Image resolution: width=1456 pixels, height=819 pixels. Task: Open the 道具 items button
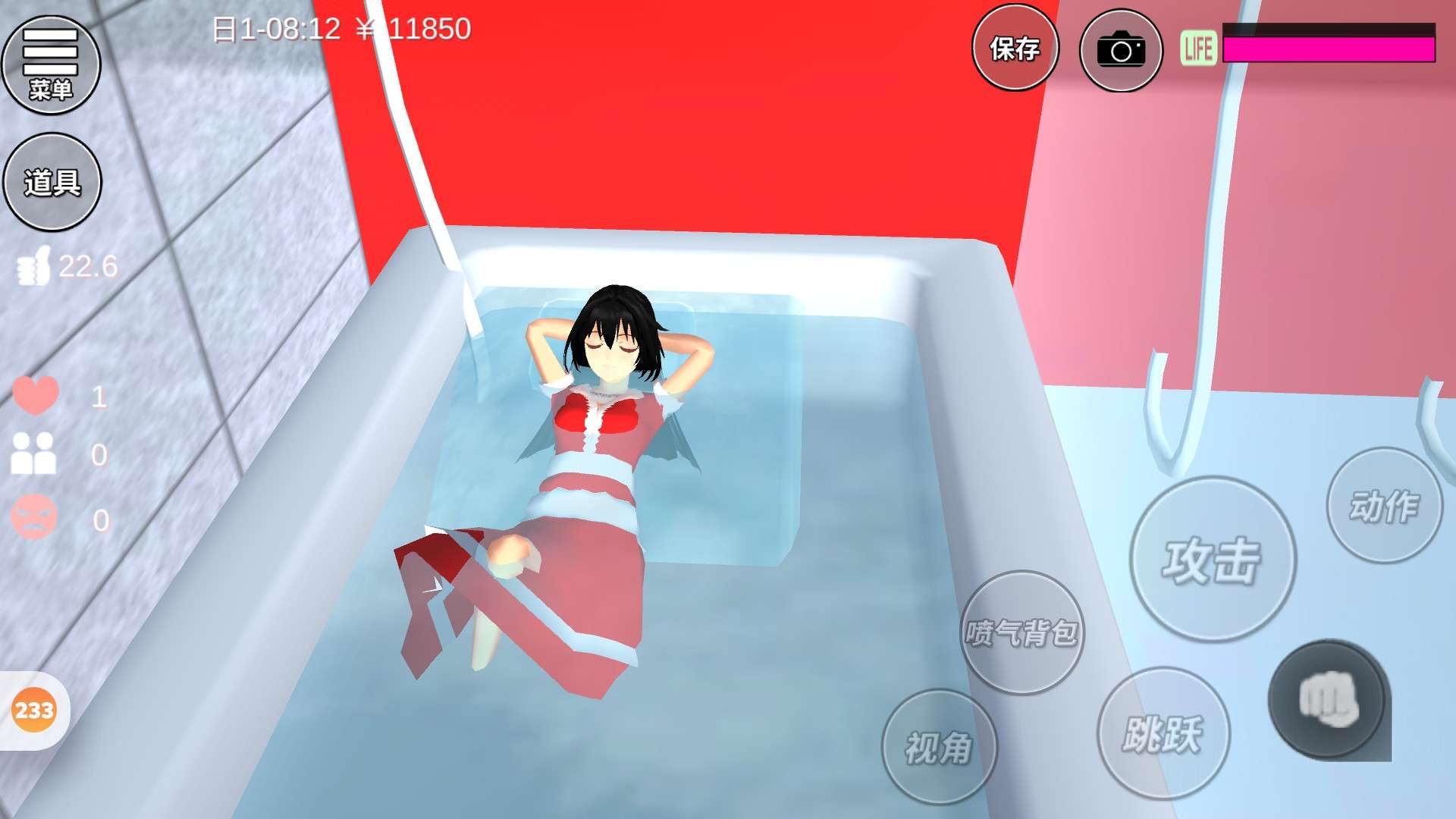[52, 182]
